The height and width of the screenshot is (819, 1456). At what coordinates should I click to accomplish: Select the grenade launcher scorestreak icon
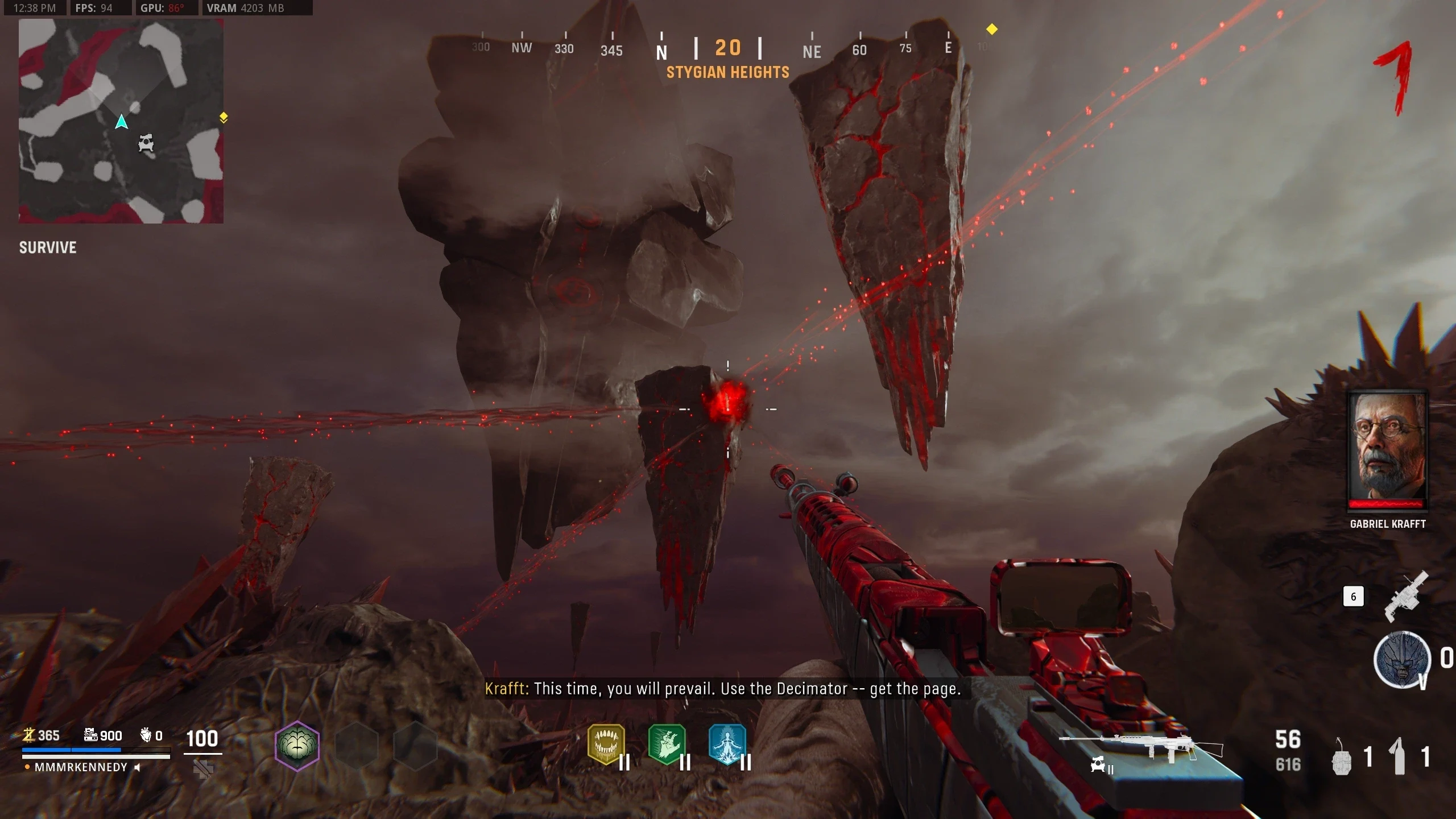[x=1405, y=596]
